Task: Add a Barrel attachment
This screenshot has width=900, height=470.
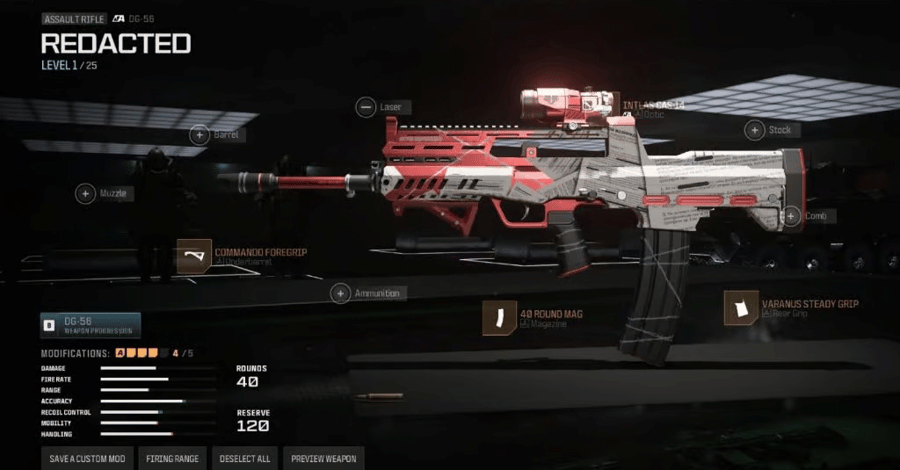Action: [x=200, y=134]
